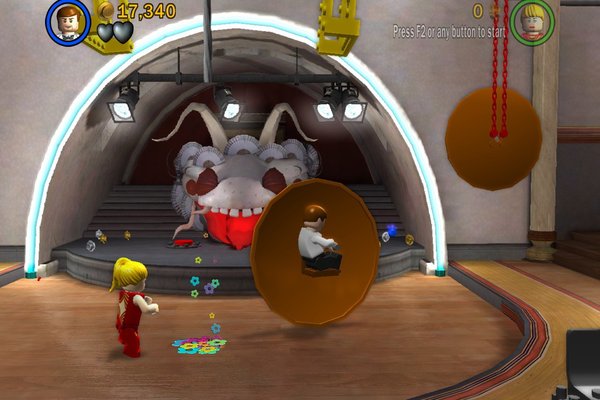Click the Indiana Jones player one portrait
Screen dimensions: 600x400
68,22
